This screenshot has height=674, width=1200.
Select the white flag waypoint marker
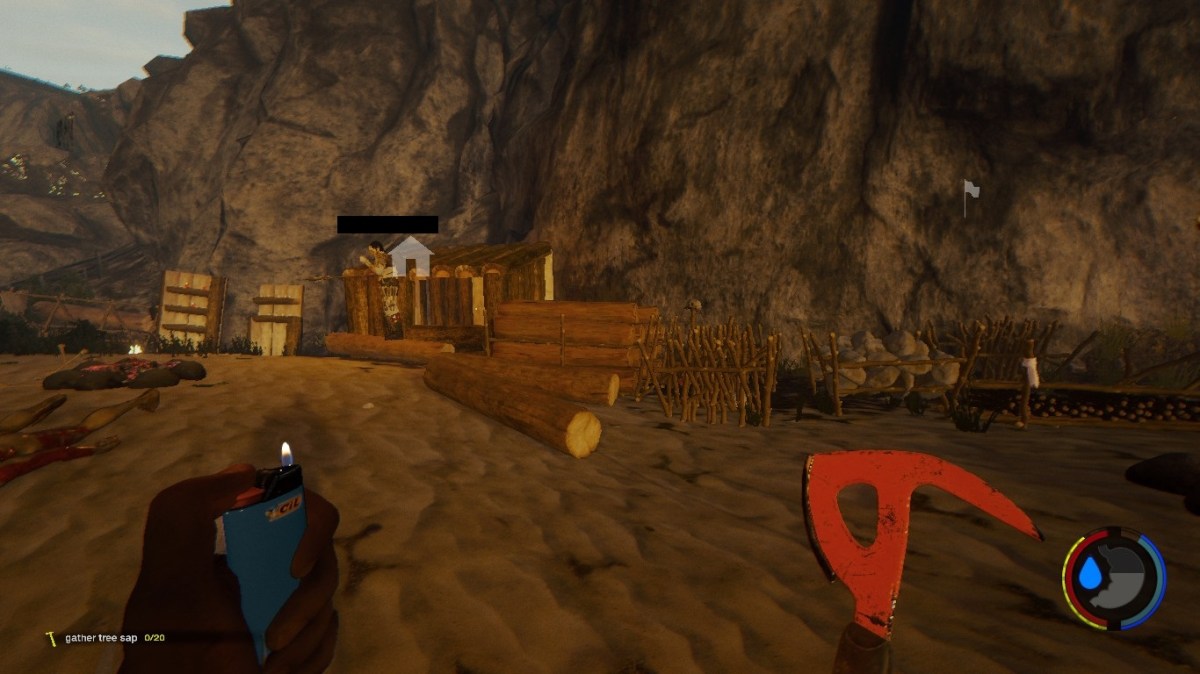pyautogui.click(x=969, y=194)
